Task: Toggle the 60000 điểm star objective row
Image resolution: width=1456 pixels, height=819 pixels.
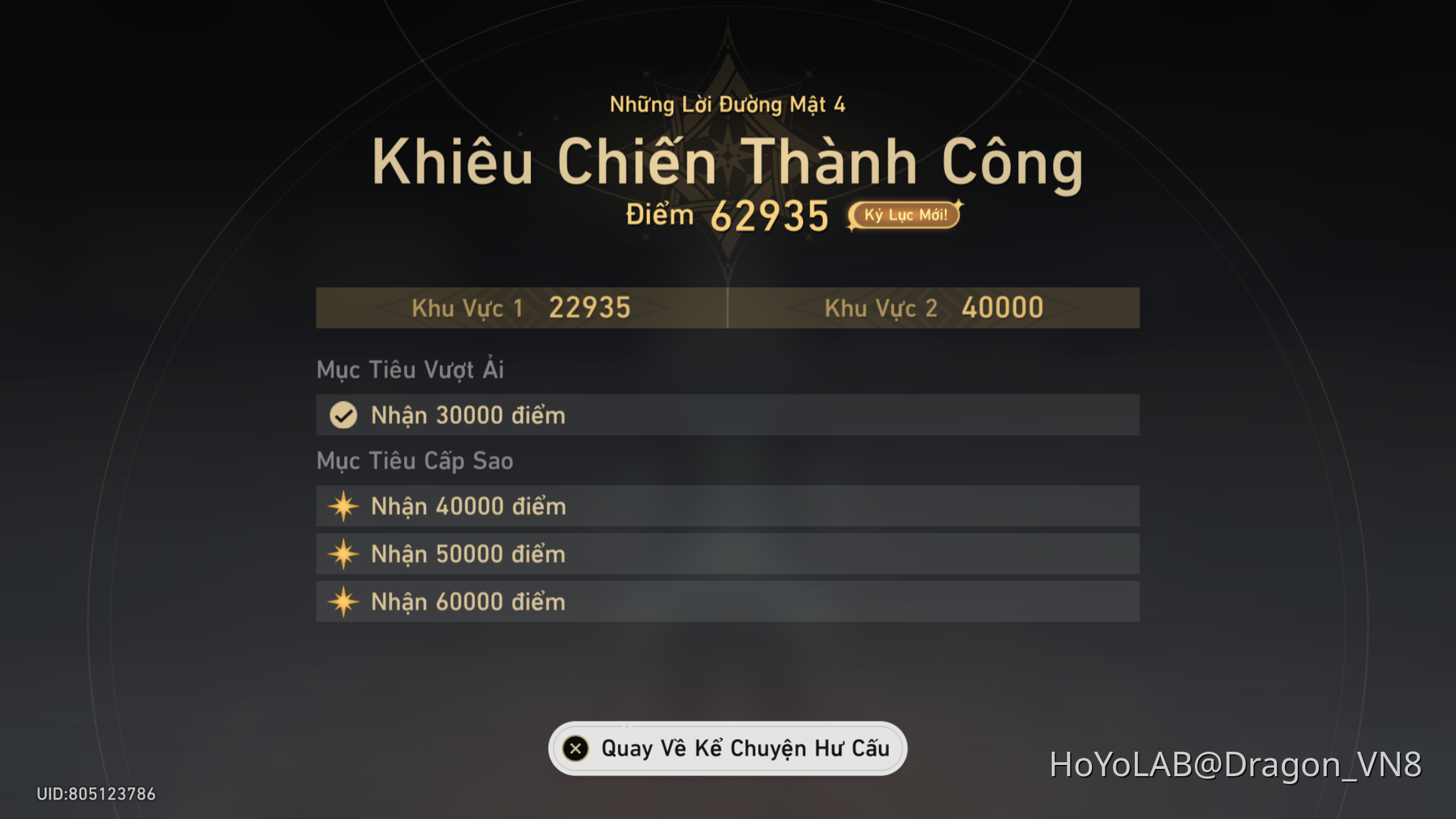Action: [x=725, y=601]
